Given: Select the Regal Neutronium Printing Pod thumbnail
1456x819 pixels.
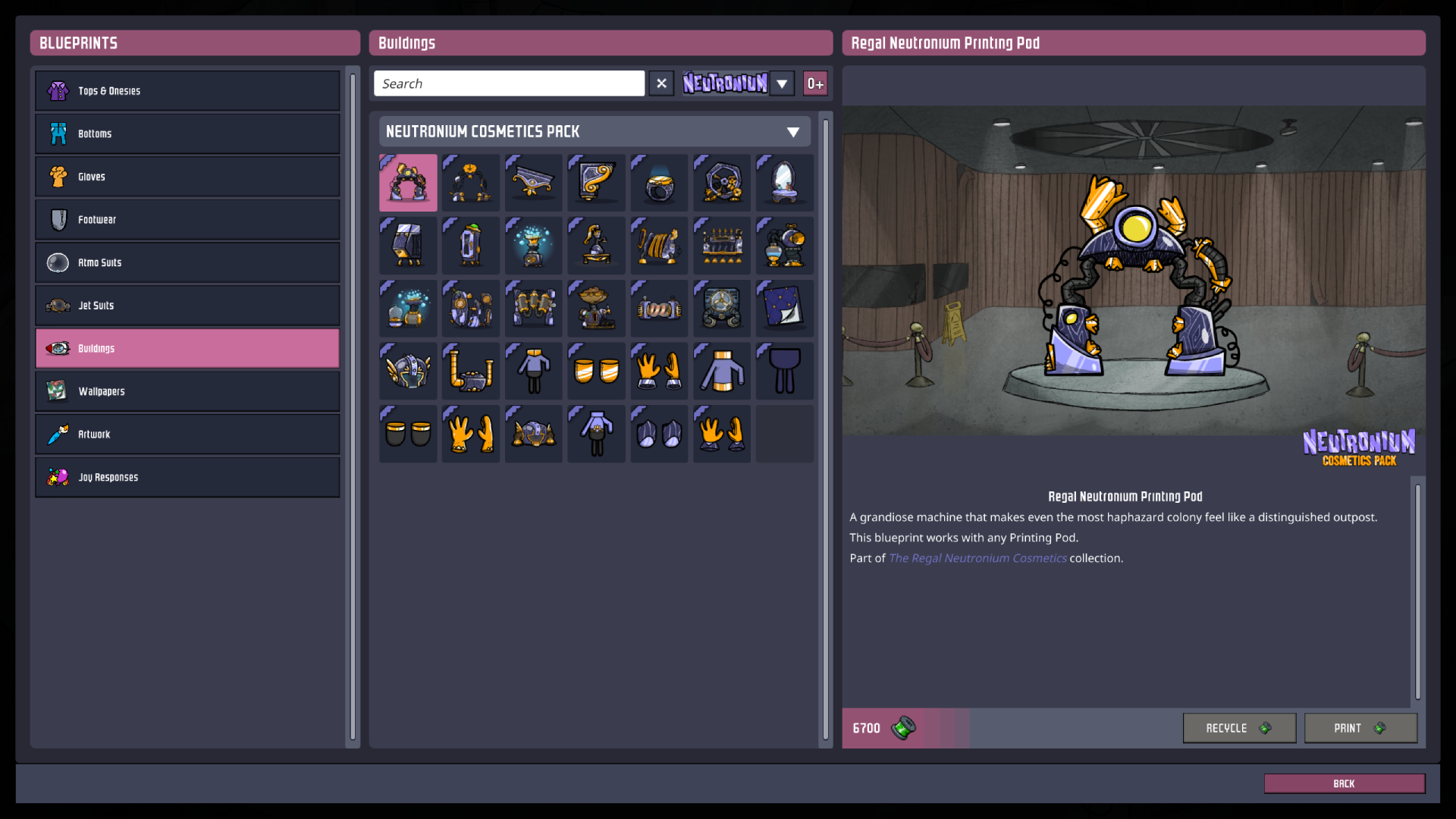Looking at the screenshot, I should point(407,182).
